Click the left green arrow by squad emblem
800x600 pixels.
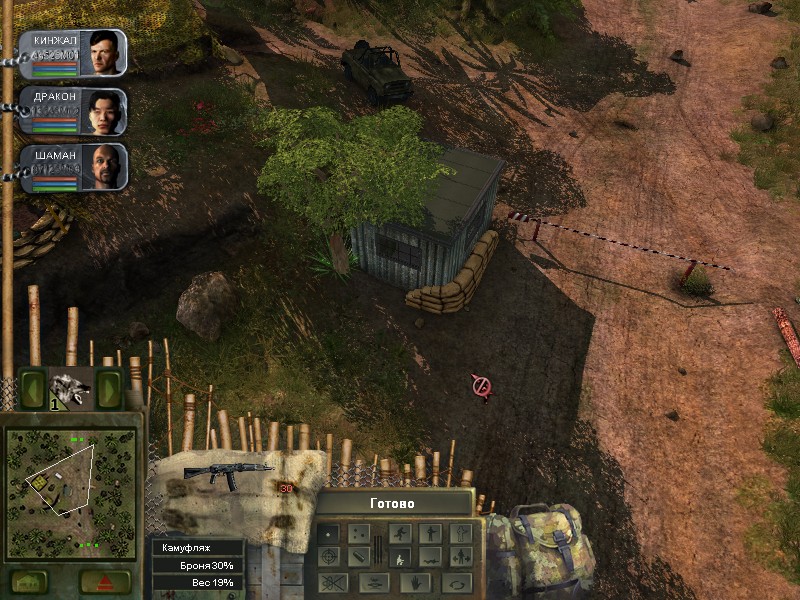(33, 387)
